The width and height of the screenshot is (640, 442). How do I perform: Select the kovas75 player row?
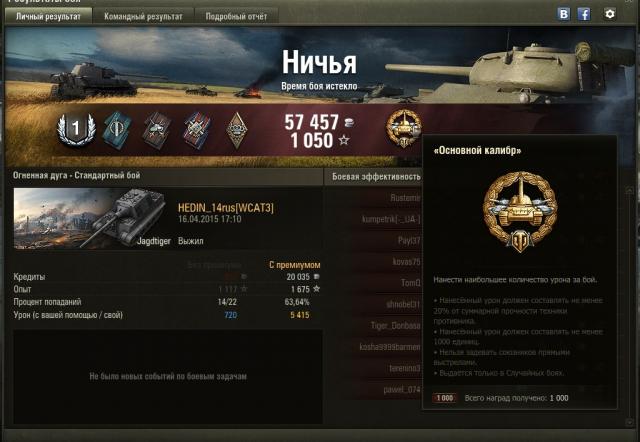404,261
